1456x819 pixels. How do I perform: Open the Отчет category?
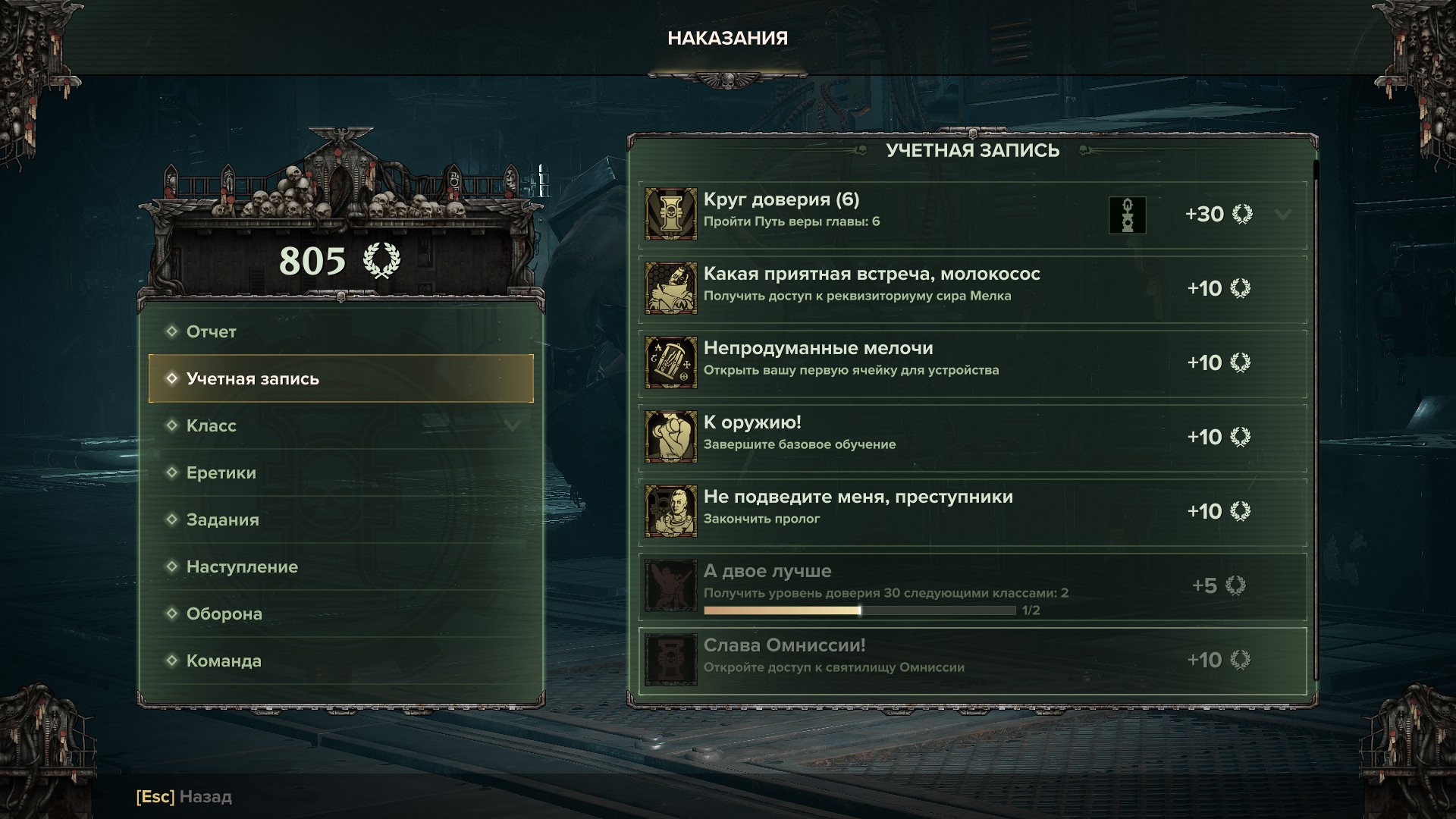coord(211,331)
